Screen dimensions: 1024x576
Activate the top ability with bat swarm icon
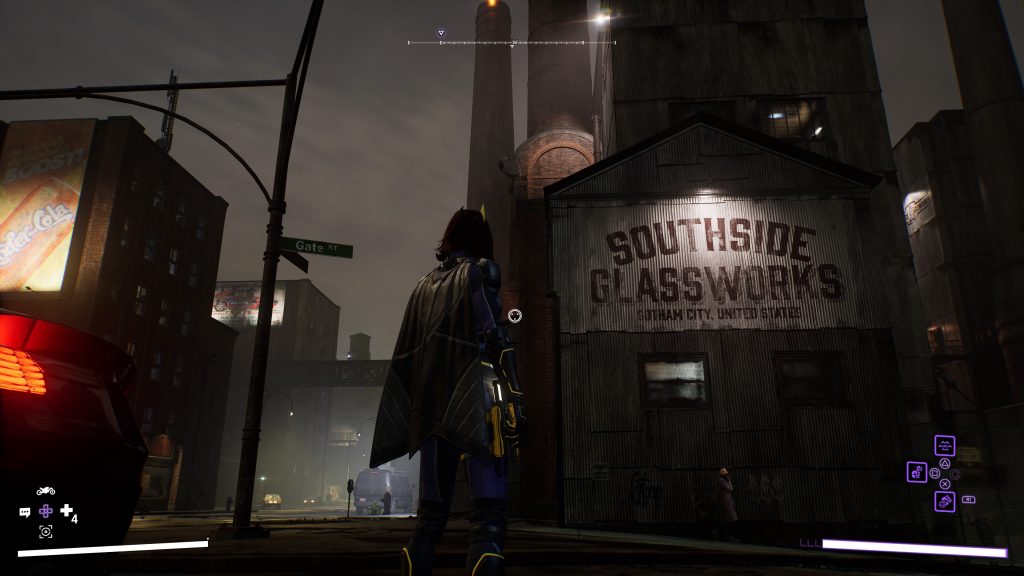pos(944,445)
